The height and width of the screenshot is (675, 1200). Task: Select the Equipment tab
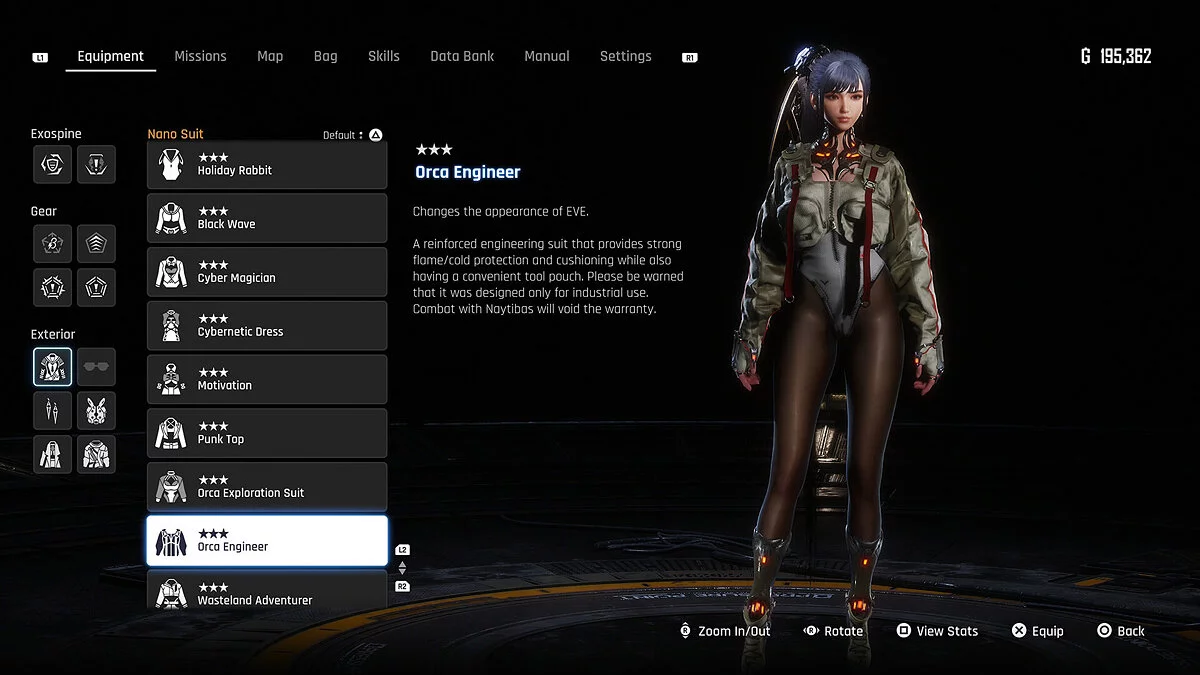(110, 56)
